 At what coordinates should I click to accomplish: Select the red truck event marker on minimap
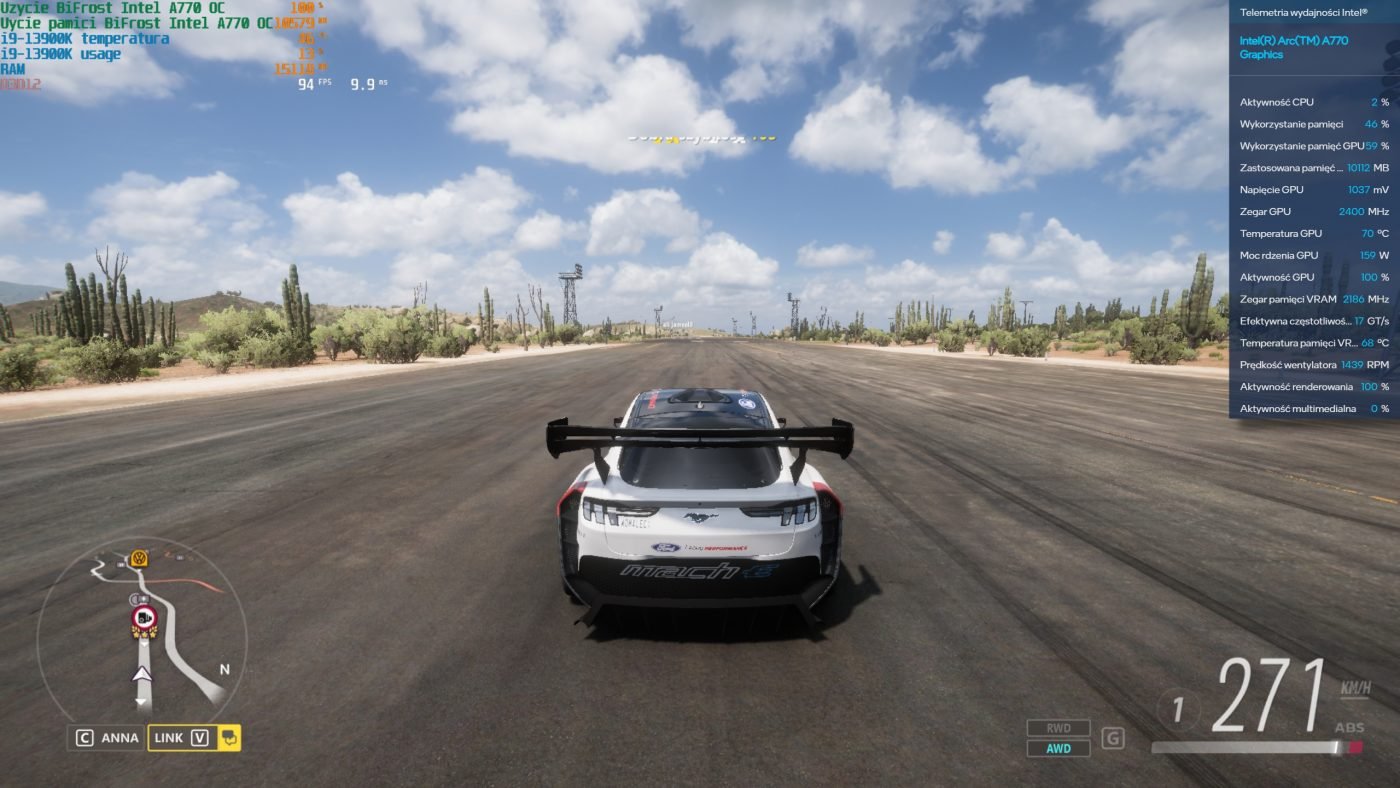[144, 619]
